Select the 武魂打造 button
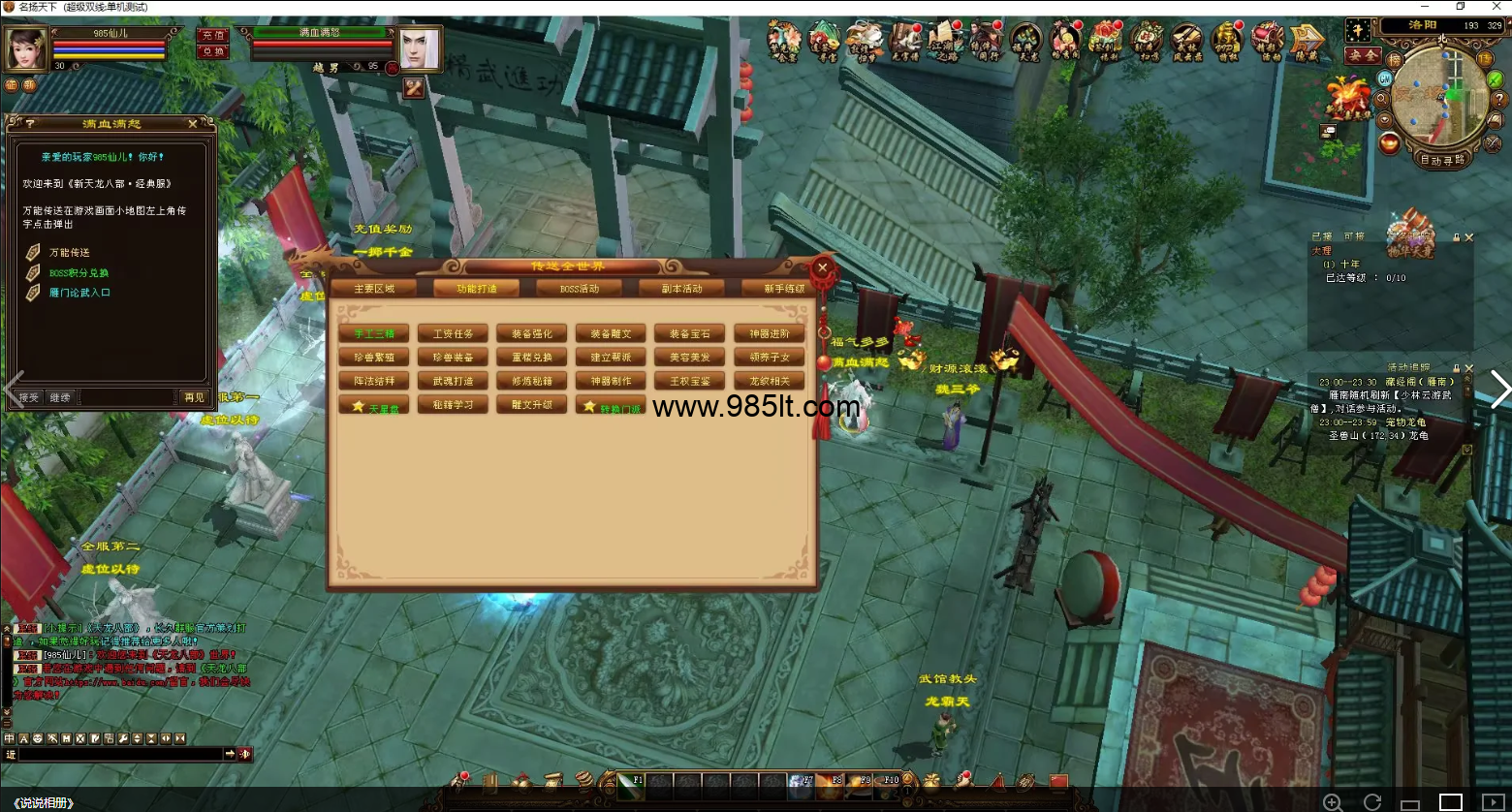 (453, 382)
